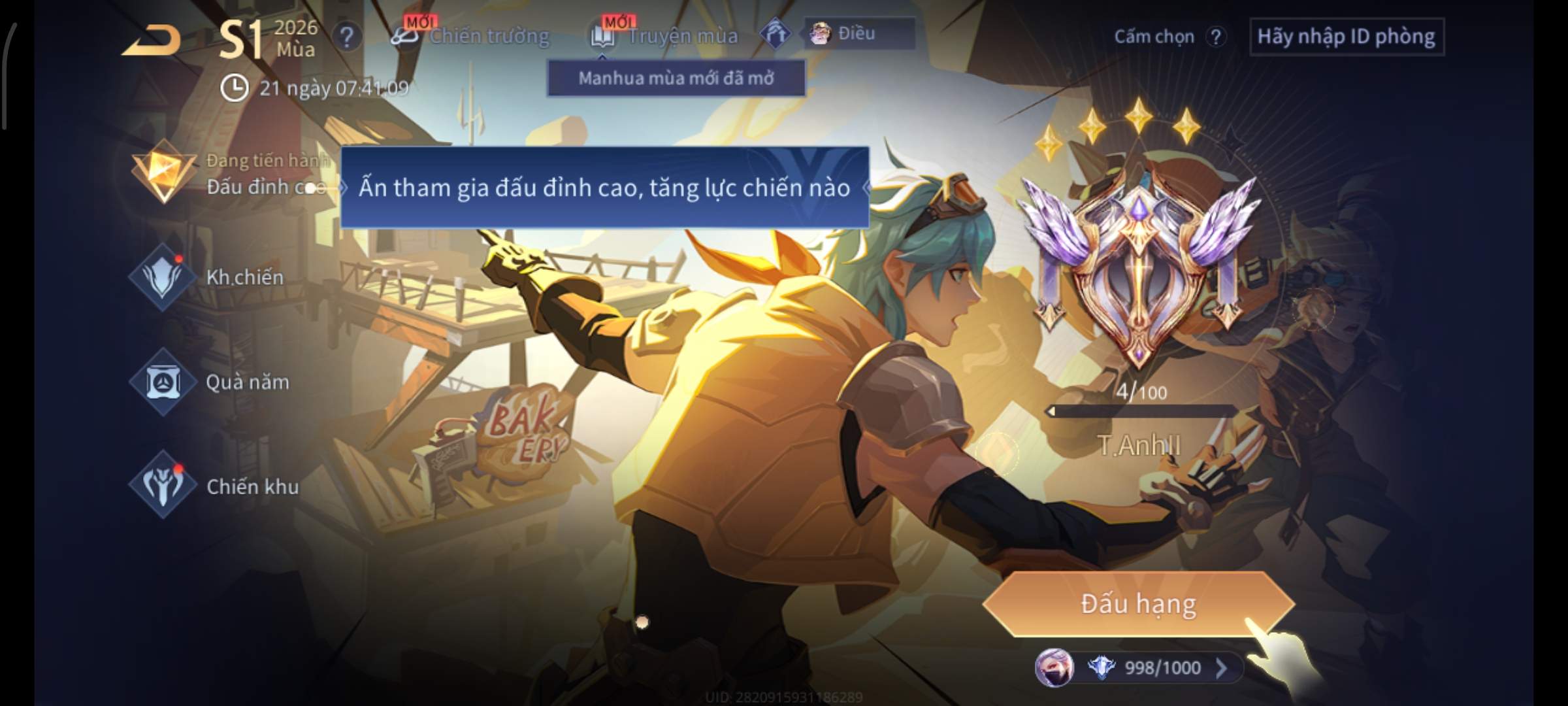The image size is (1568, 706).
Task: Open the season help question mark
Action: coord(346,37)
